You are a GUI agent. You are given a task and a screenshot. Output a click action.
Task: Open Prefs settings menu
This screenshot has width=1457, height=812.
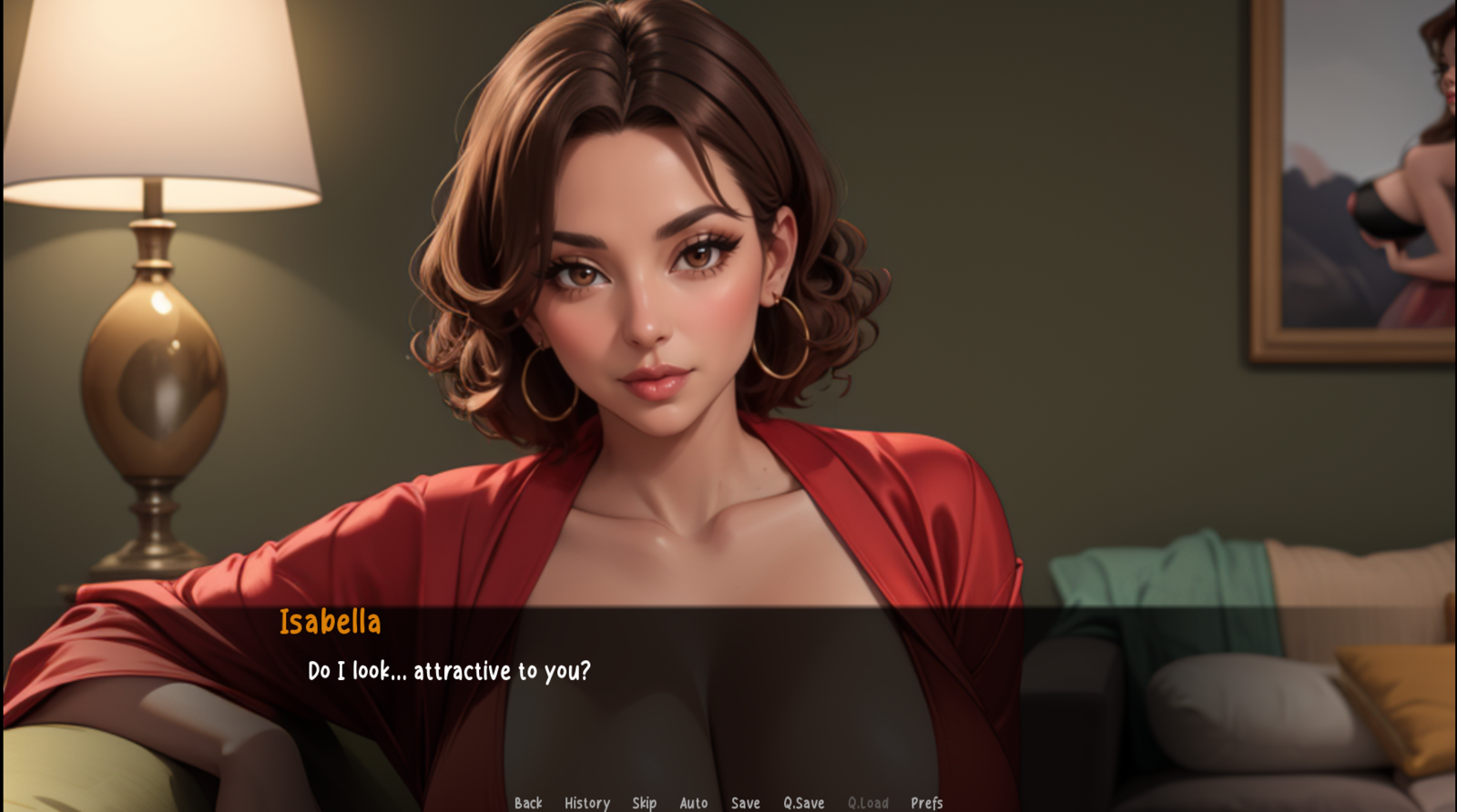pos(926,802)
